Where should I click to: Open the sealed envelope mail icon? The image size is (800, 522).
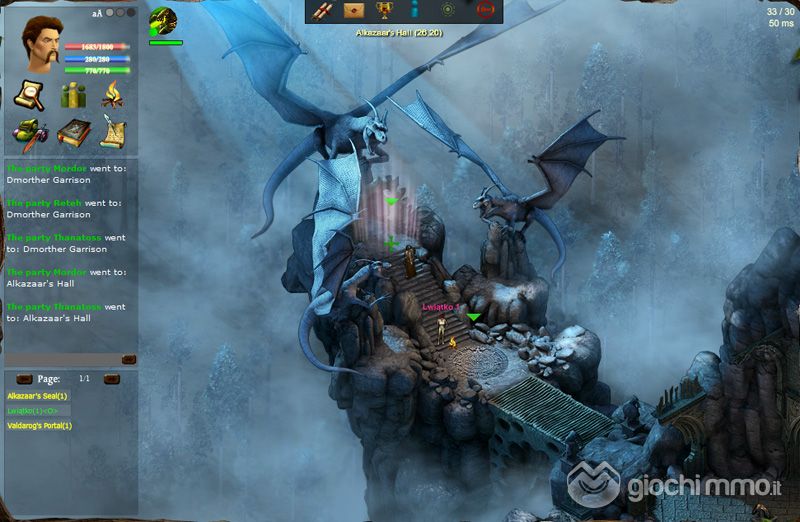pyautogui.click(x=353, y=10)
